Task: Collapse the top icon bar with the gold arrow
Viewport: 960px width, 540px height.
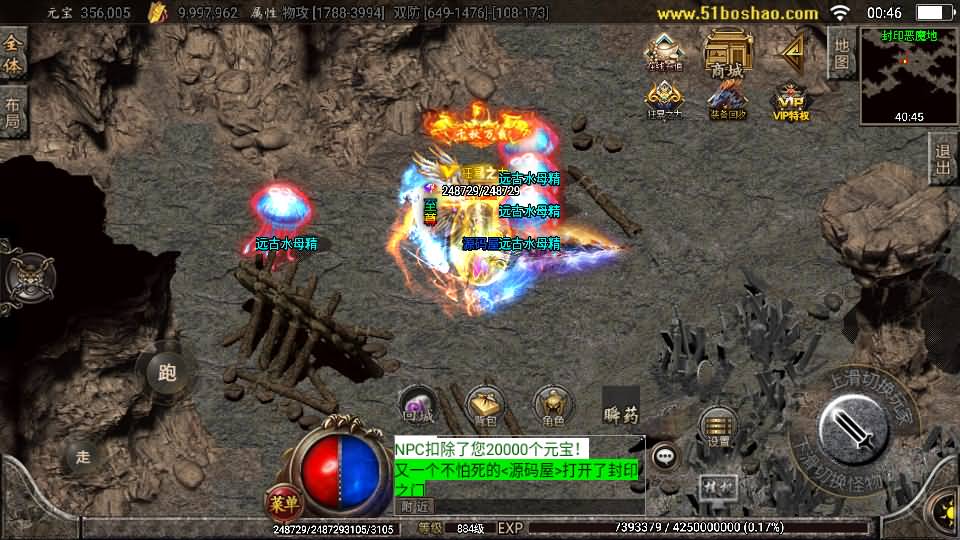Action: coord(794,50)
